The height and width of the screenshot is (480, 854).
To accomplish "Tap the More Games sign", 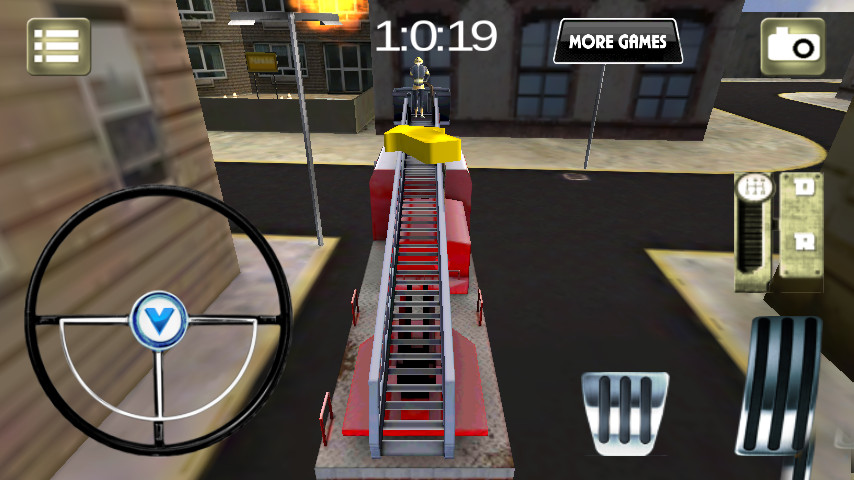I will (617, 42).
